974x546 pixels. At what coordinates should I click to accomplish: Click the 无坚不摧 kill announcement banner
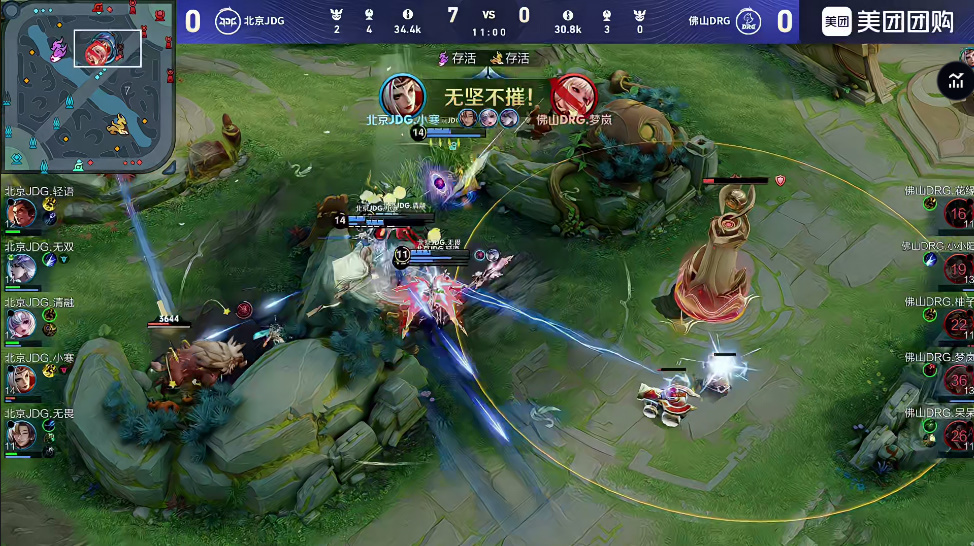tap(488, 98)
